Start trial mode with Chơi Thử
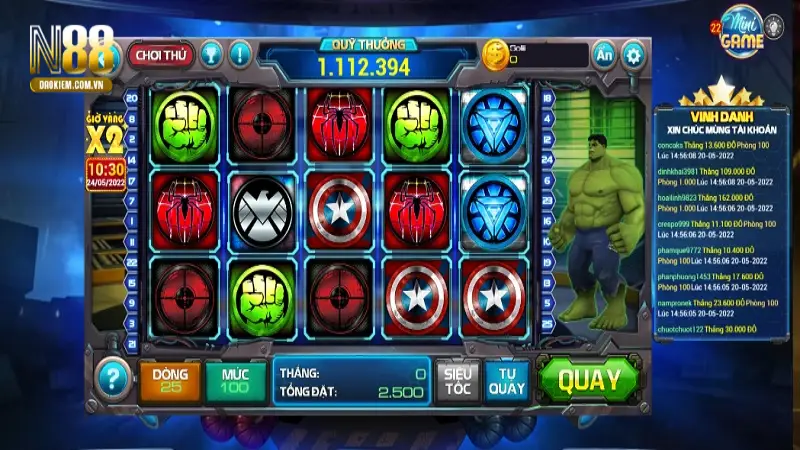800x450 pixels. point(160,54)
